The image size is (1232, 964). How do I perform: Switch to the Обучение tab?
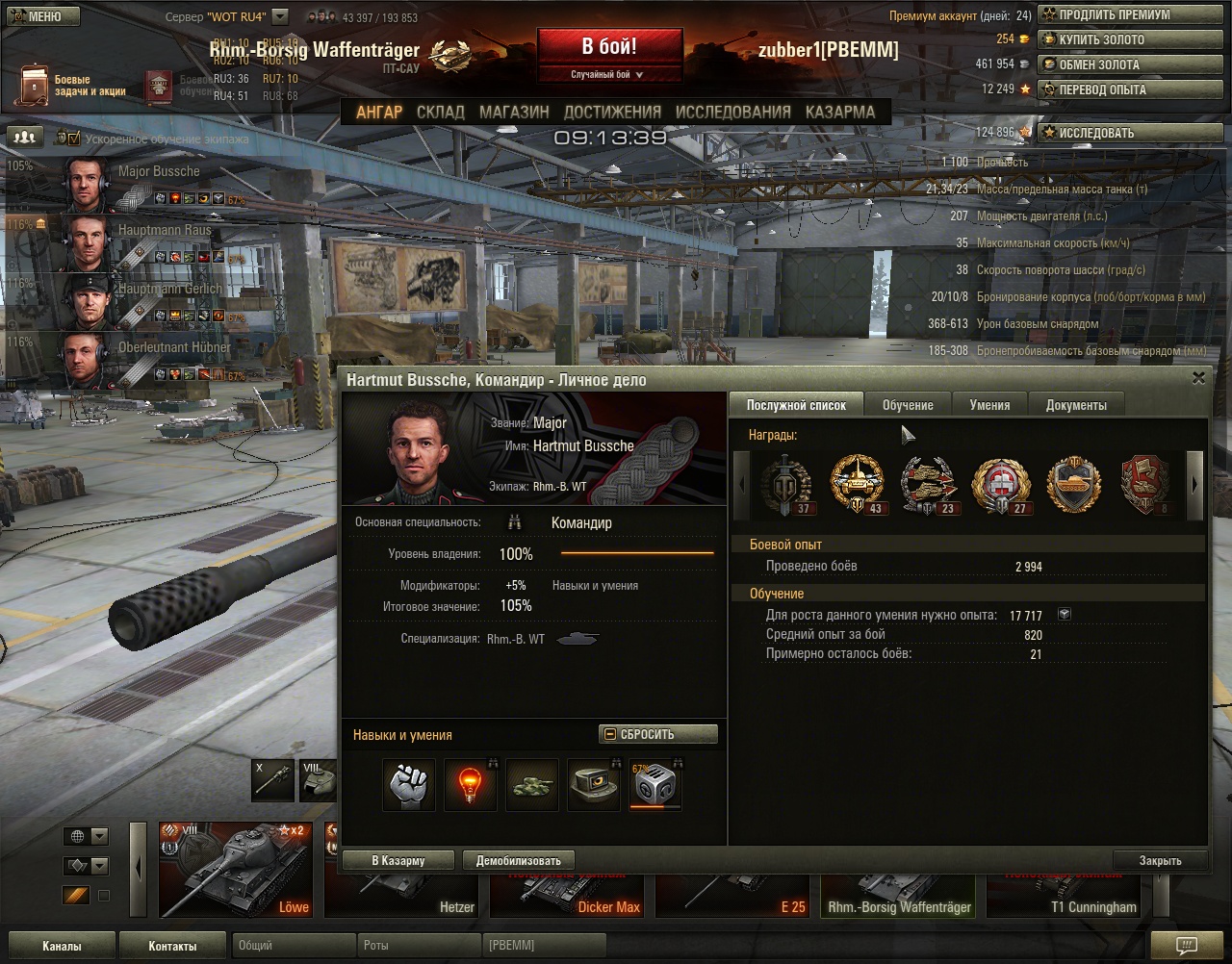pyautogui.click(x=908, y=405)
